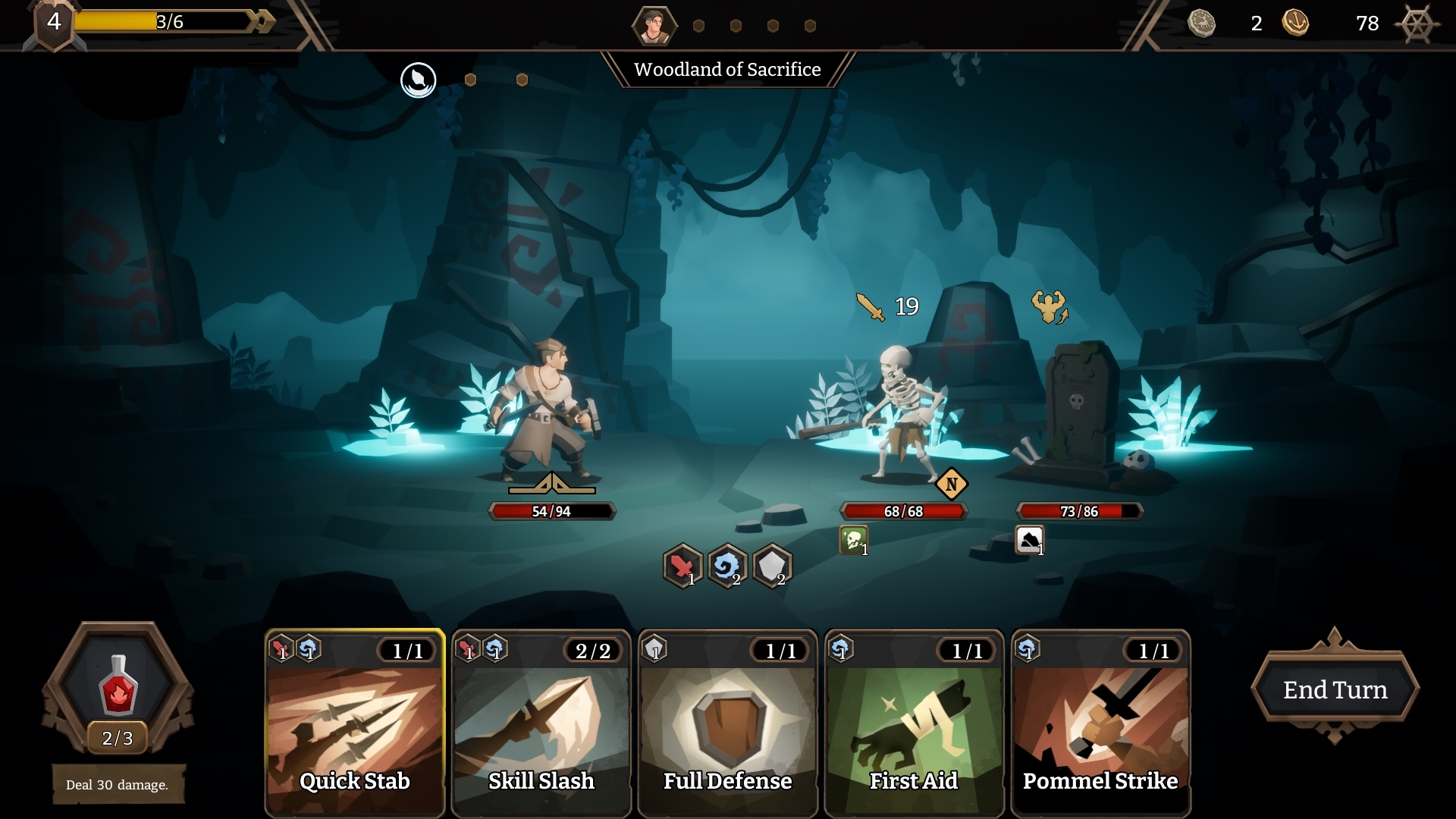Viewport: 1456px width, 819px height.
Task: Play the Quick Stab card
Action: click(354, 724)
